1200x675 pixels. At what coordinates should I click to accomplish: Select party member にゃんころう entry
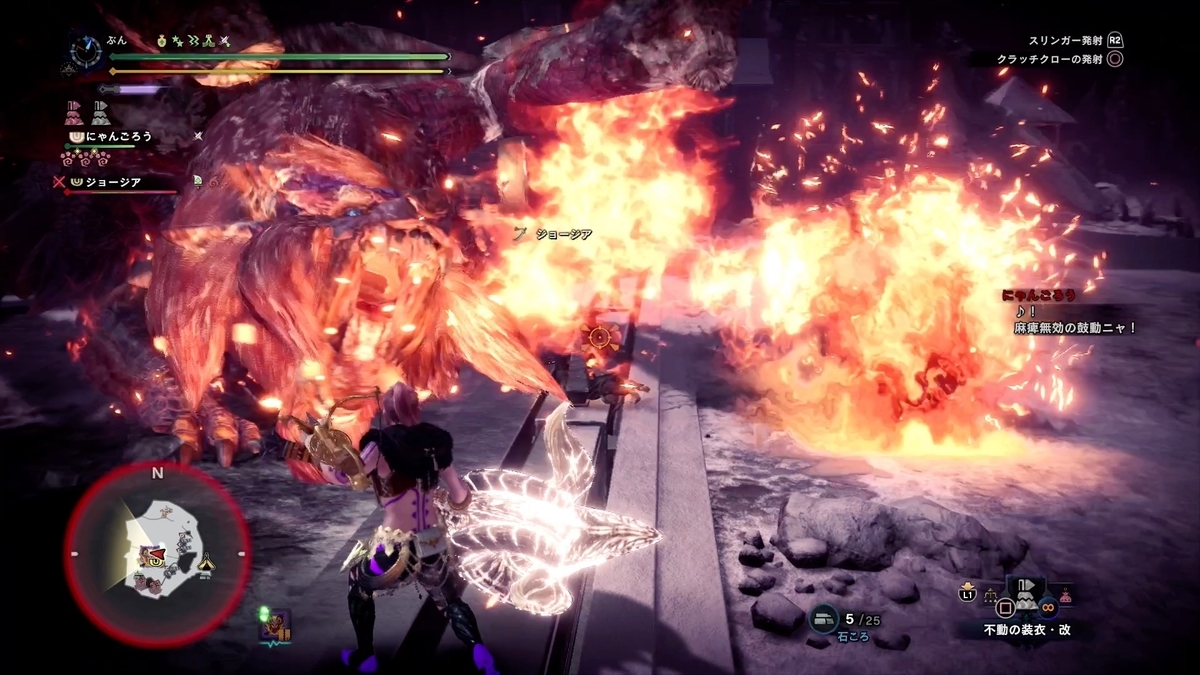pos(118,136)
